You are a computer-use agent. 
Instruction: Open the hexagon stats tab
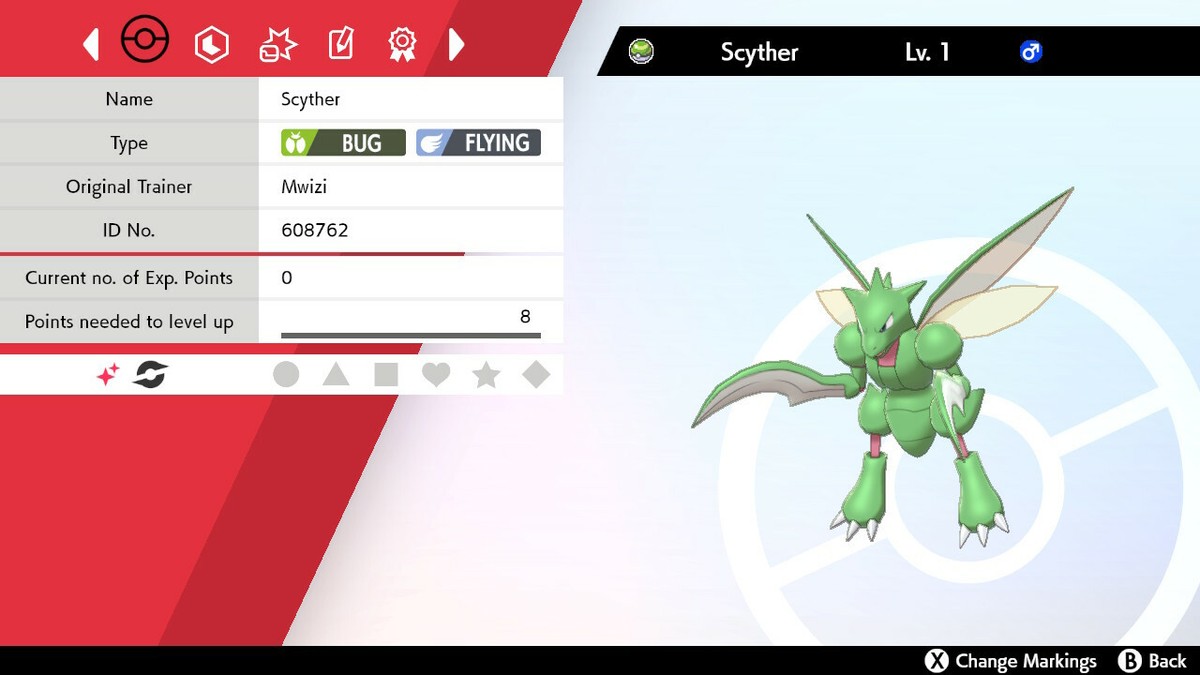tap(212, 44)
